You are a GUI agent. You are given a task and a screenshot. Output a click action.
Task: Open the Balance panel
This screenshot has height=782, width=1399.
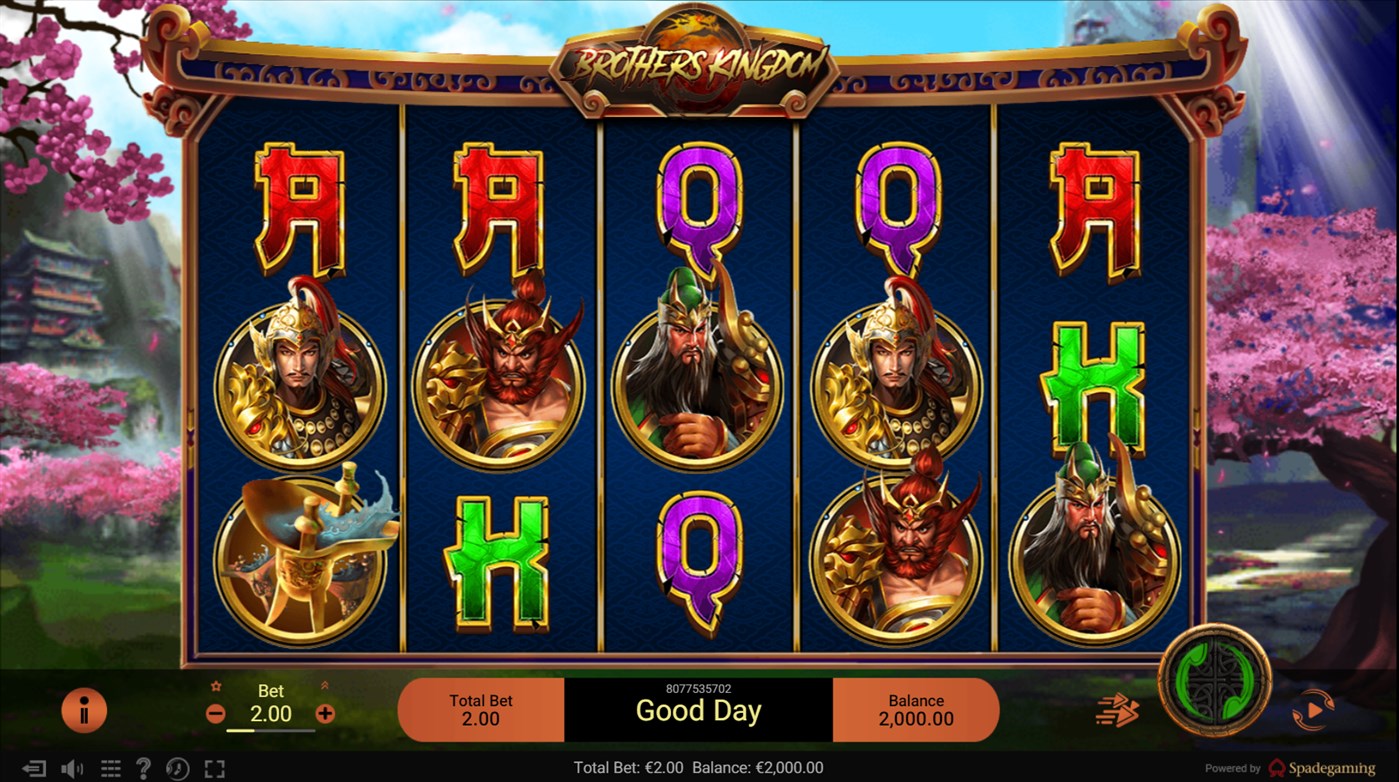[914, 710]
